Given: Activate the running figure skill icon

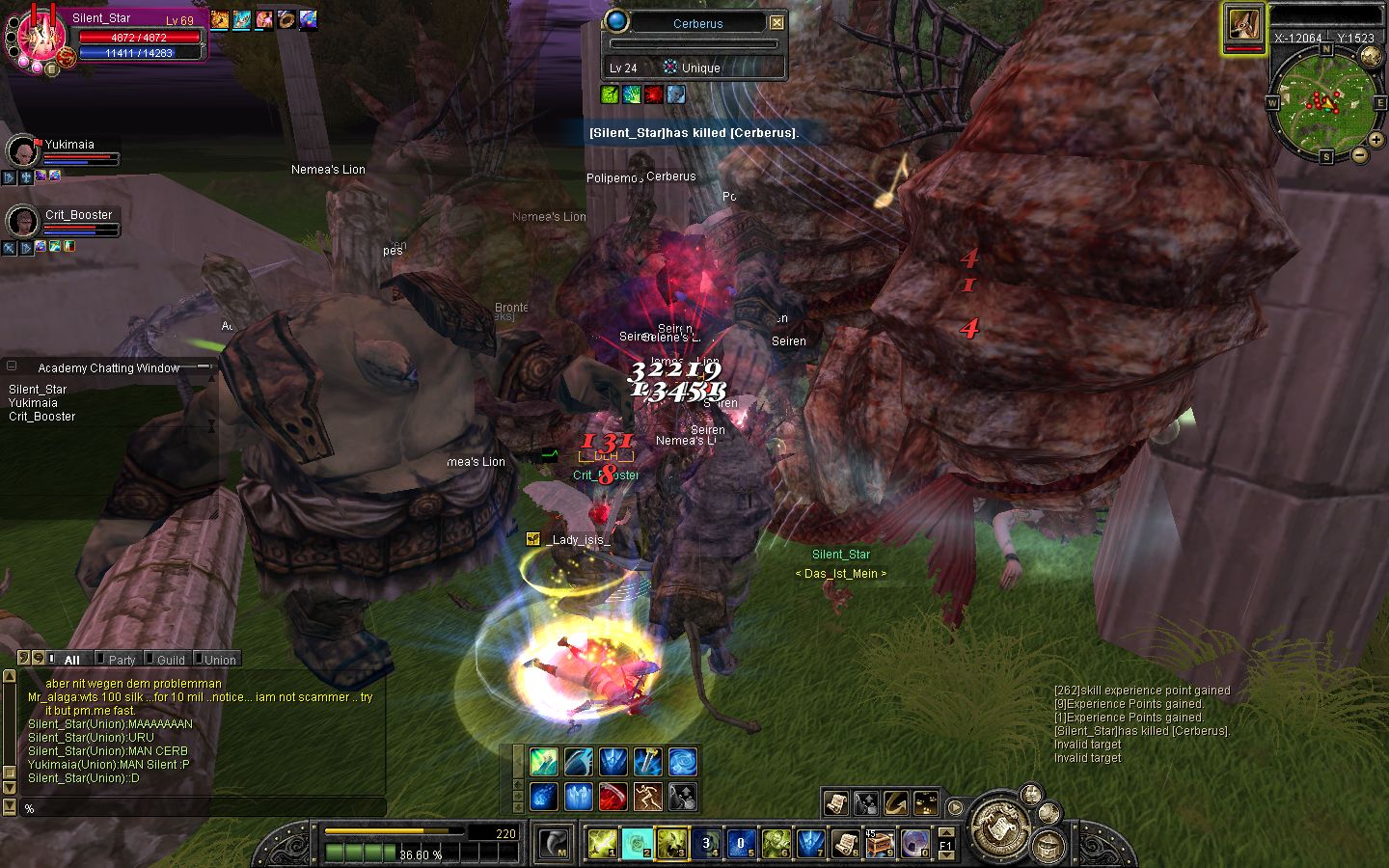Looking at the screenshot, I should pos(648,797).
